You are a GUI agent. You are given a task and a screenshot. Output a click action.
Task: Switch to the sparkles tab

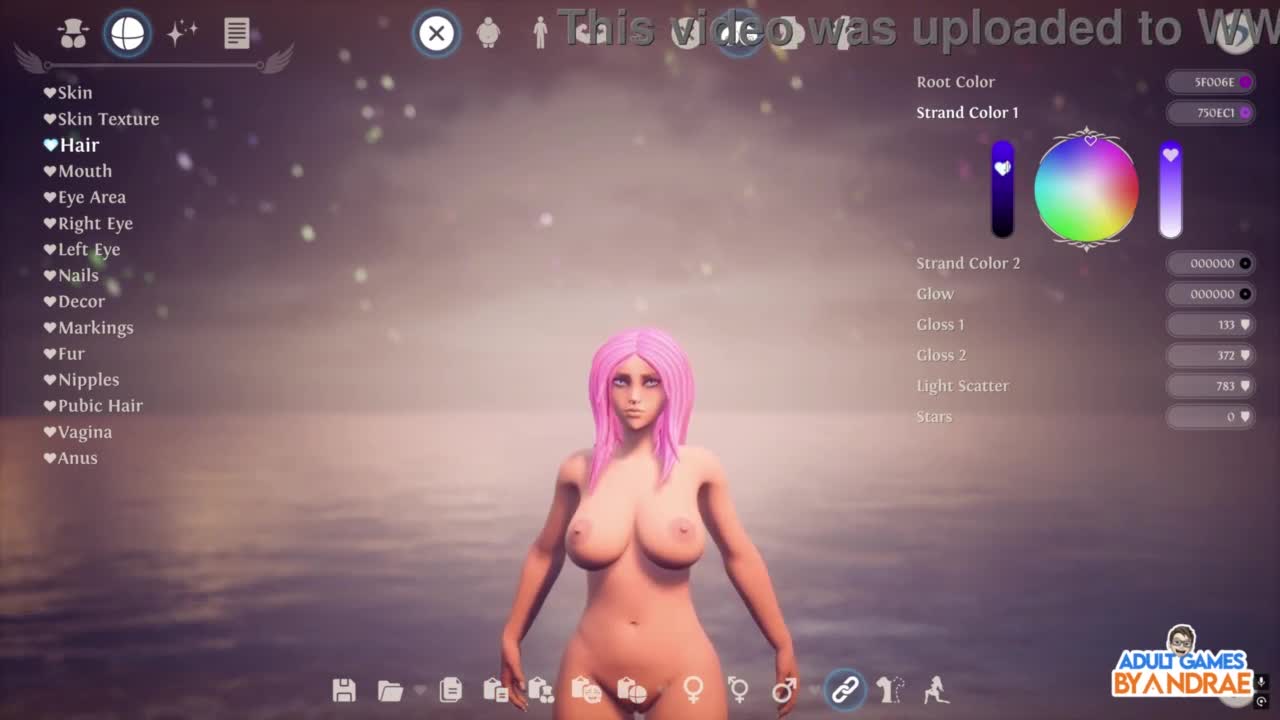click(x=182, y=33)
